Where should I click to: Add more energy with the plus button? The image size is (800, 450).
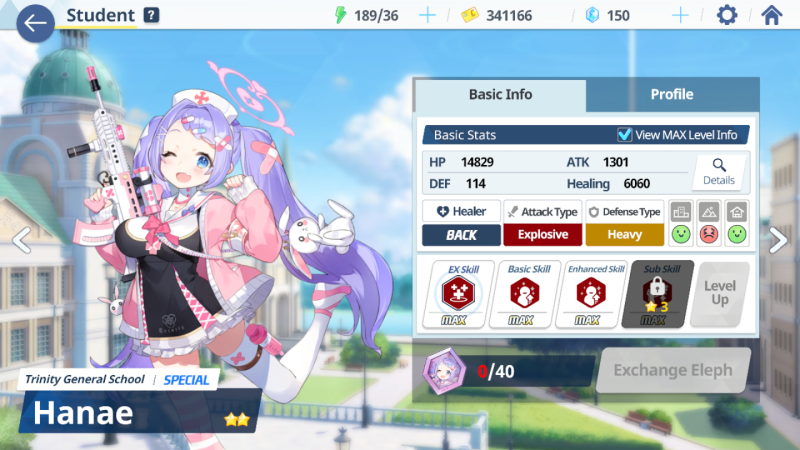point(428,15)
